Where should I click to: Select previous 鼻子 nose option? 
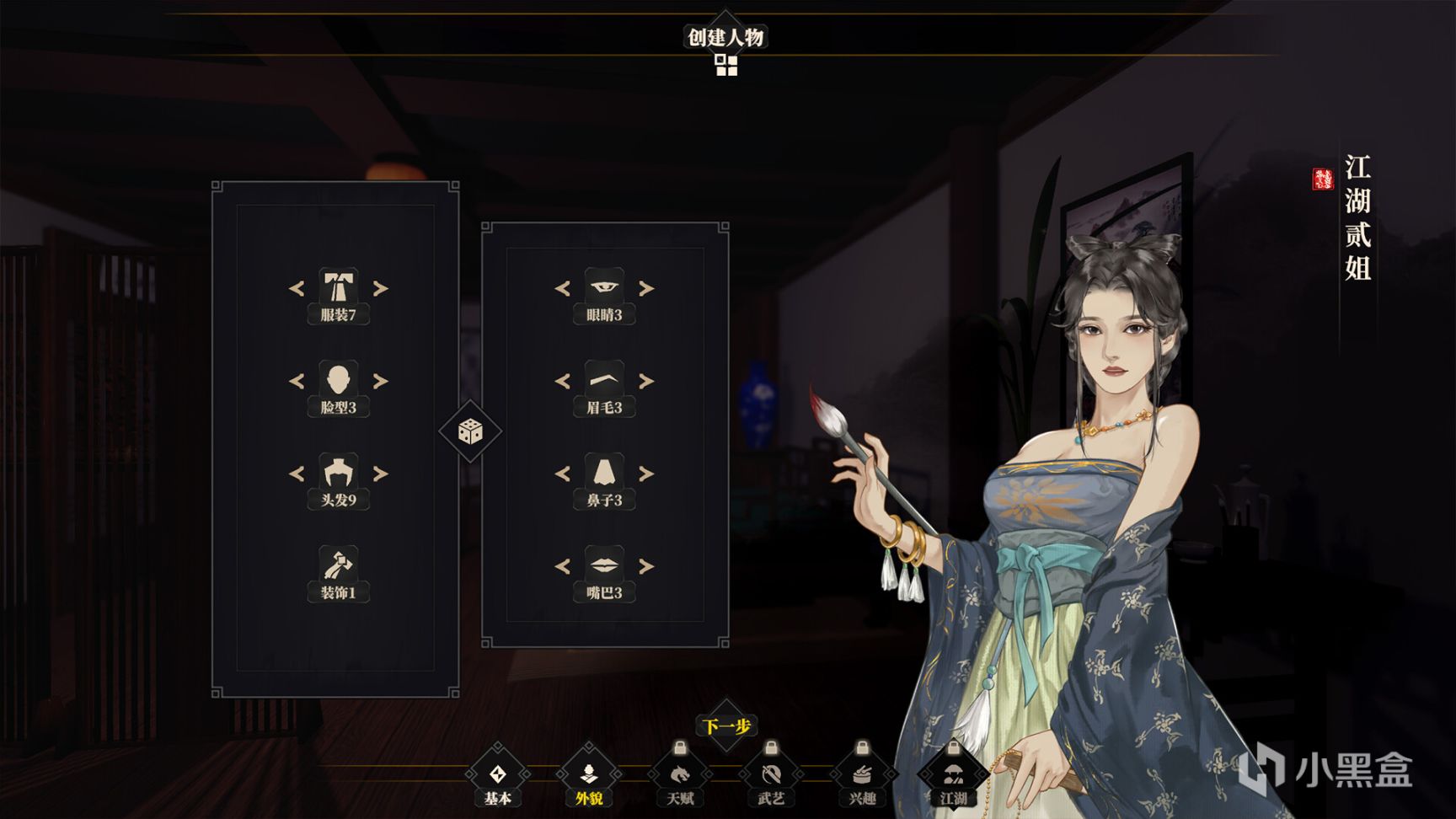[x=562, y=474]
